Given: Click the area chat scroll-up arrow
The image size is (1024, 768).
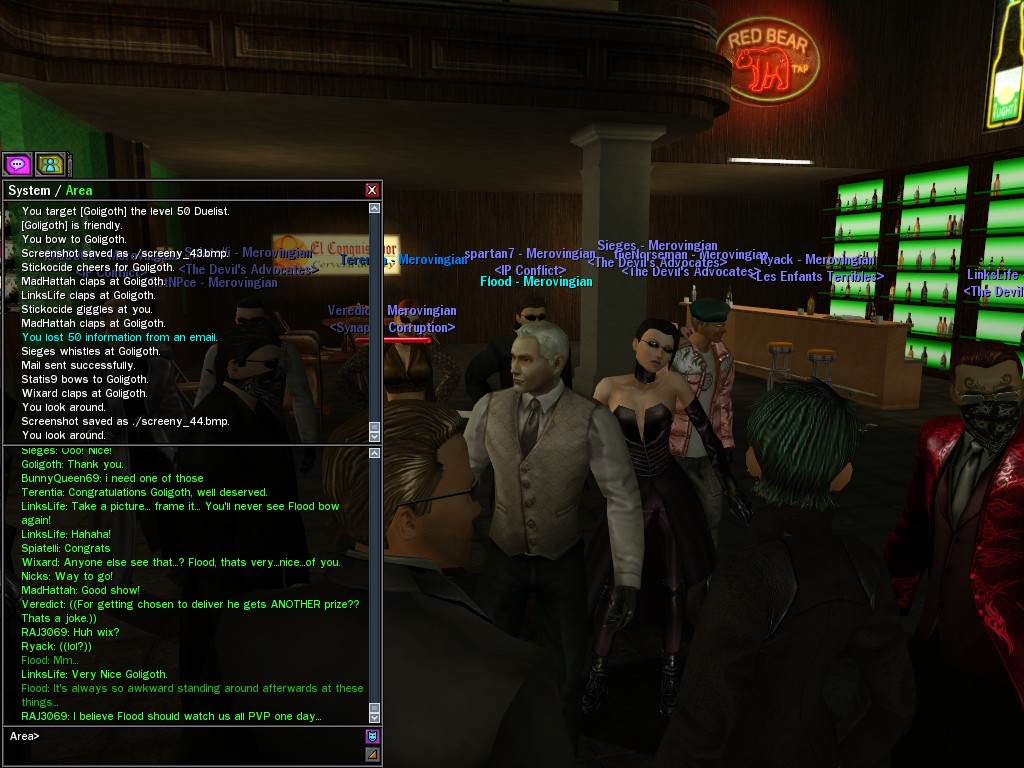Looking at the screenshot, I should (375, 454).
